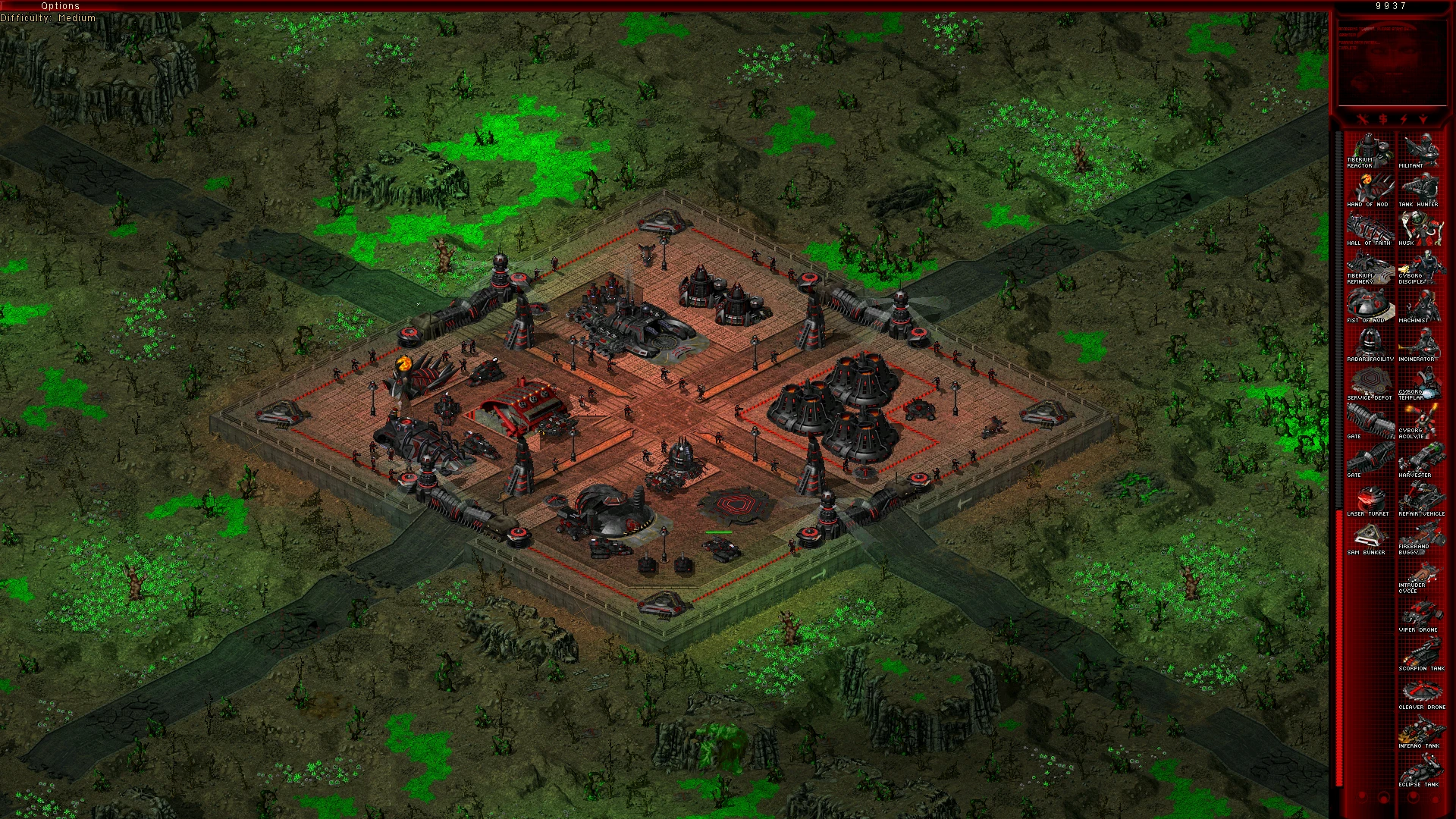Build a Radar Facility
Image resolution: width=1456 pixels, height=819 pixels.
pyautogui.click(x=1370, y=345)
